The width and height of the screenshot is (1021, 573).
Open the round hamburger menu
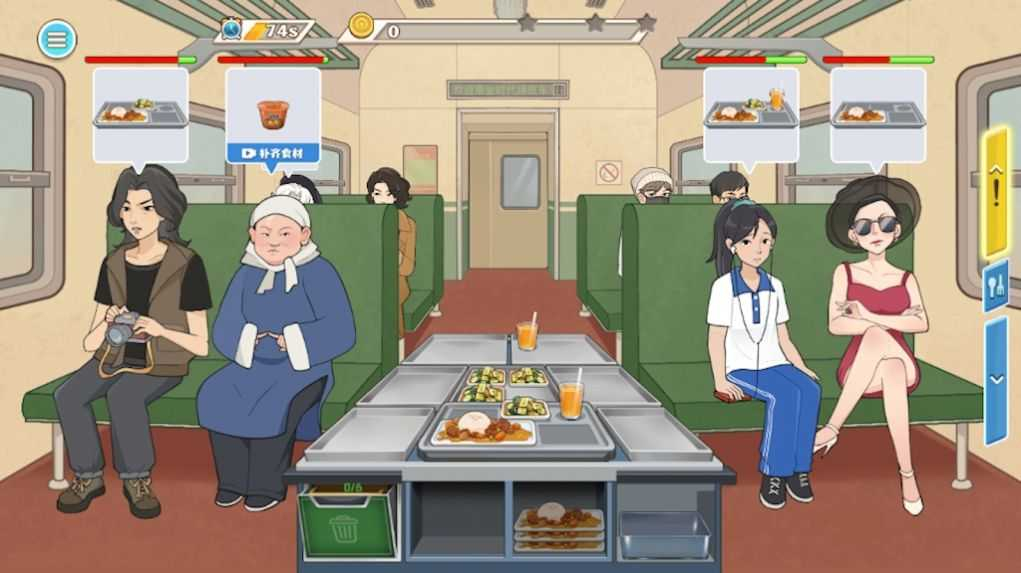point(57,39)
